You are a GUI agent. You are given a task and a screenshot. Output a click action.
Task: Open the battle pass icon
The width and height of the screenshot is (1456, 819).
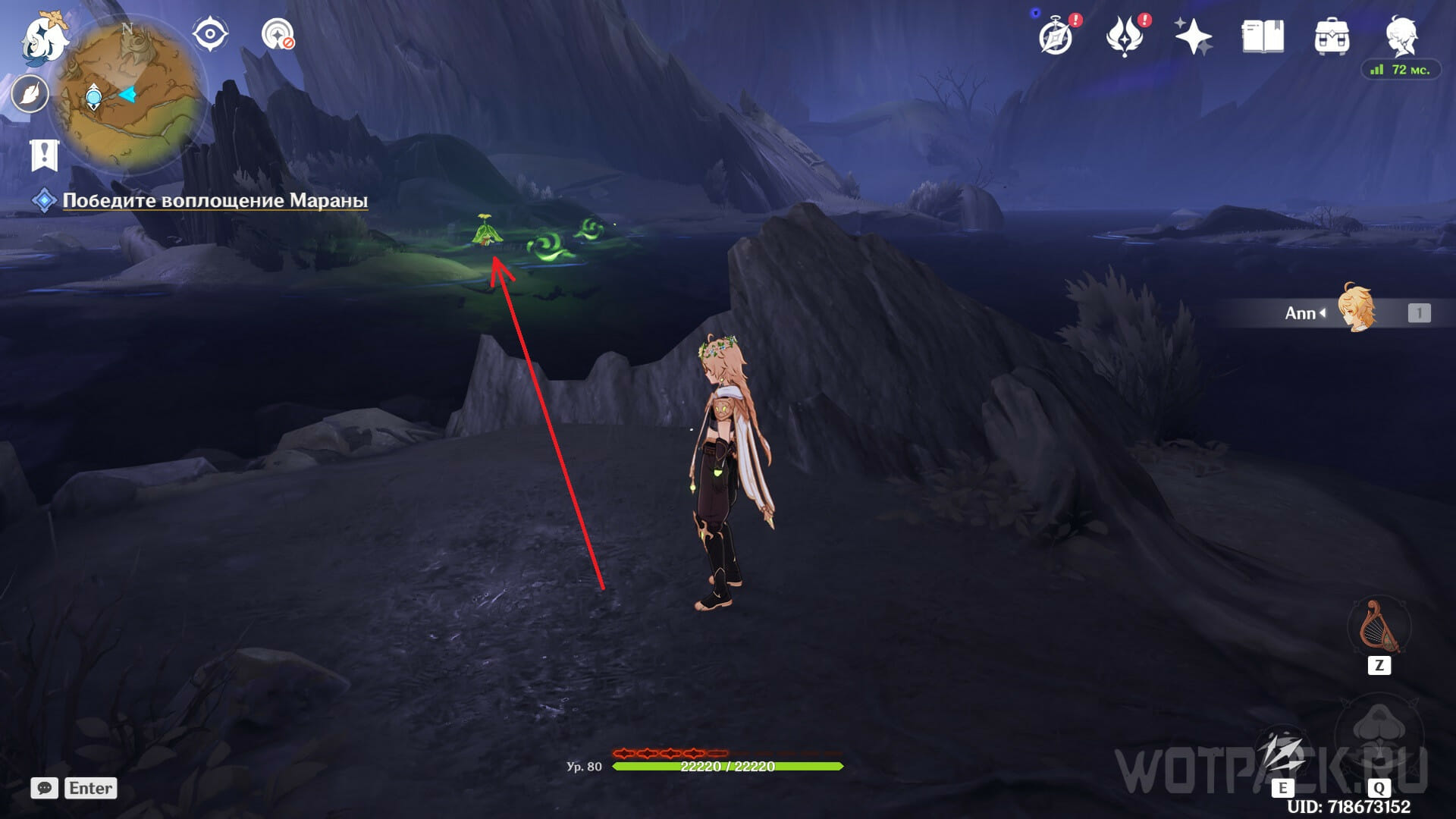[1125, 36]
